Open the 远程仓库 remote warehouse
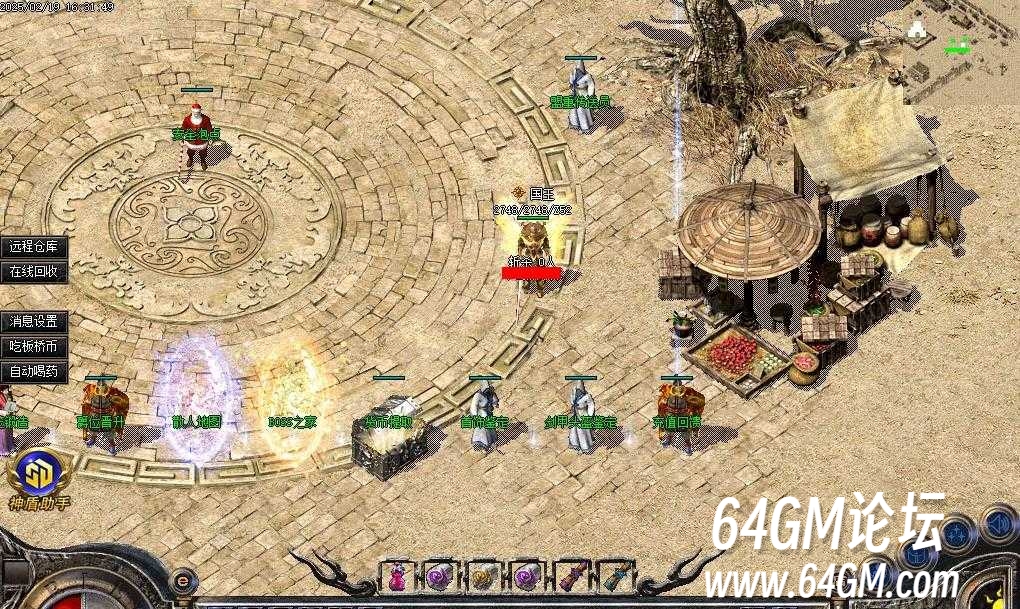1020x609 pixels. click(34, 247)
